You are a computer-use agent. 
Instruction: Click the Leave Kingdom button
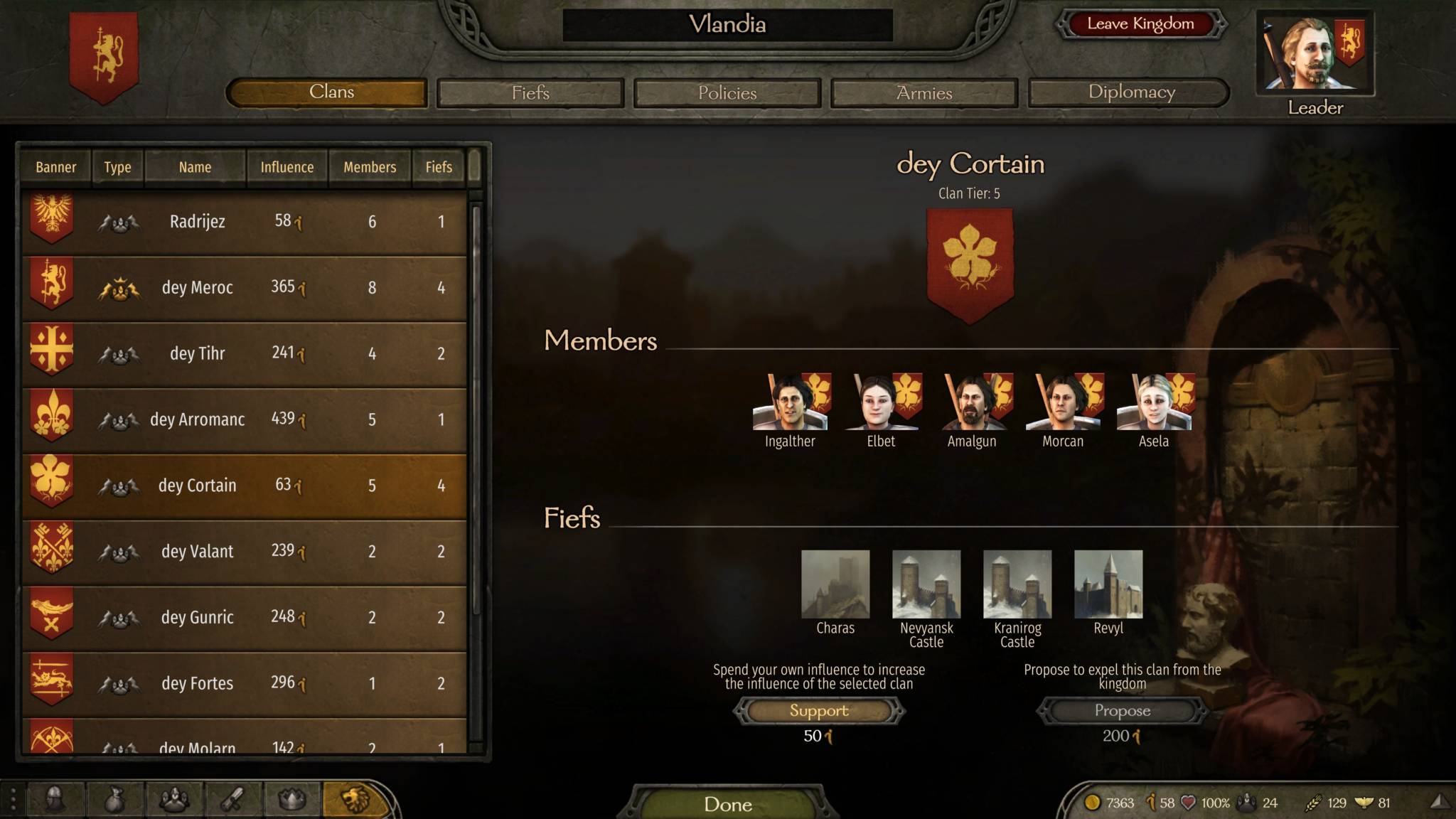[x=1140, y=24]
